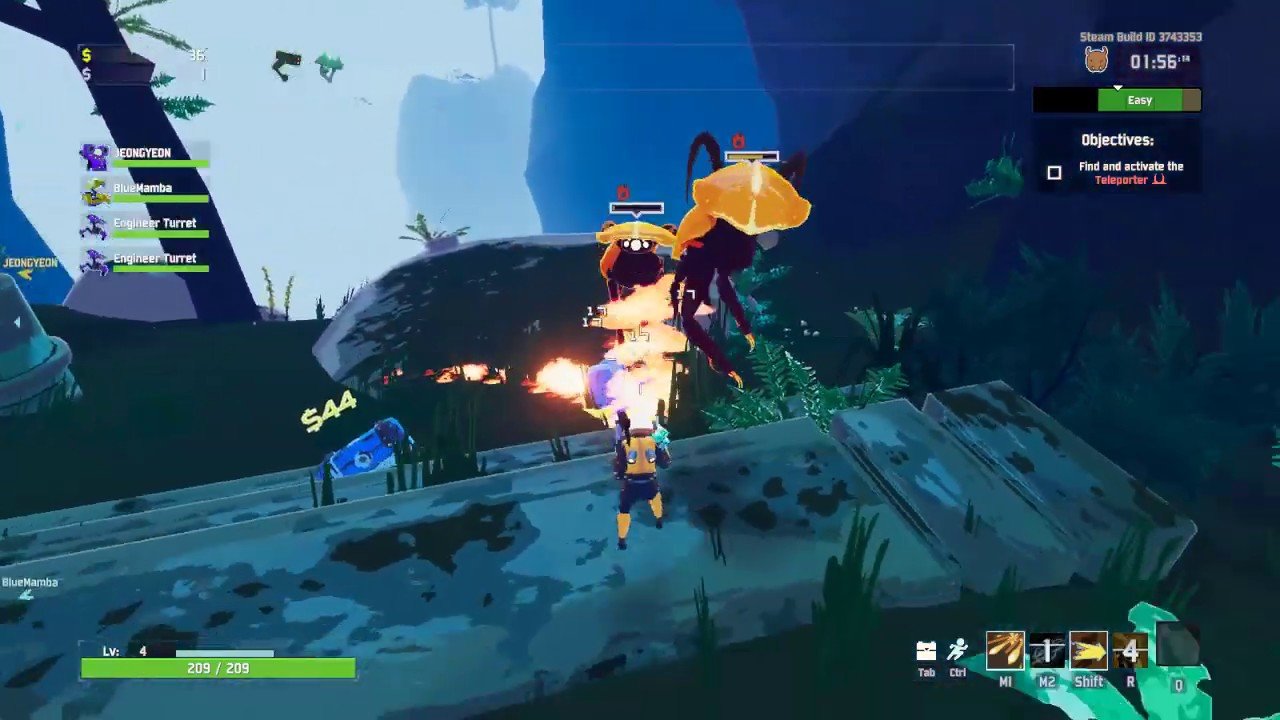This screenshot has height=720, width=1280.
Task: Trigger the yellow arrow dash skill
Action: (1089, 651)
